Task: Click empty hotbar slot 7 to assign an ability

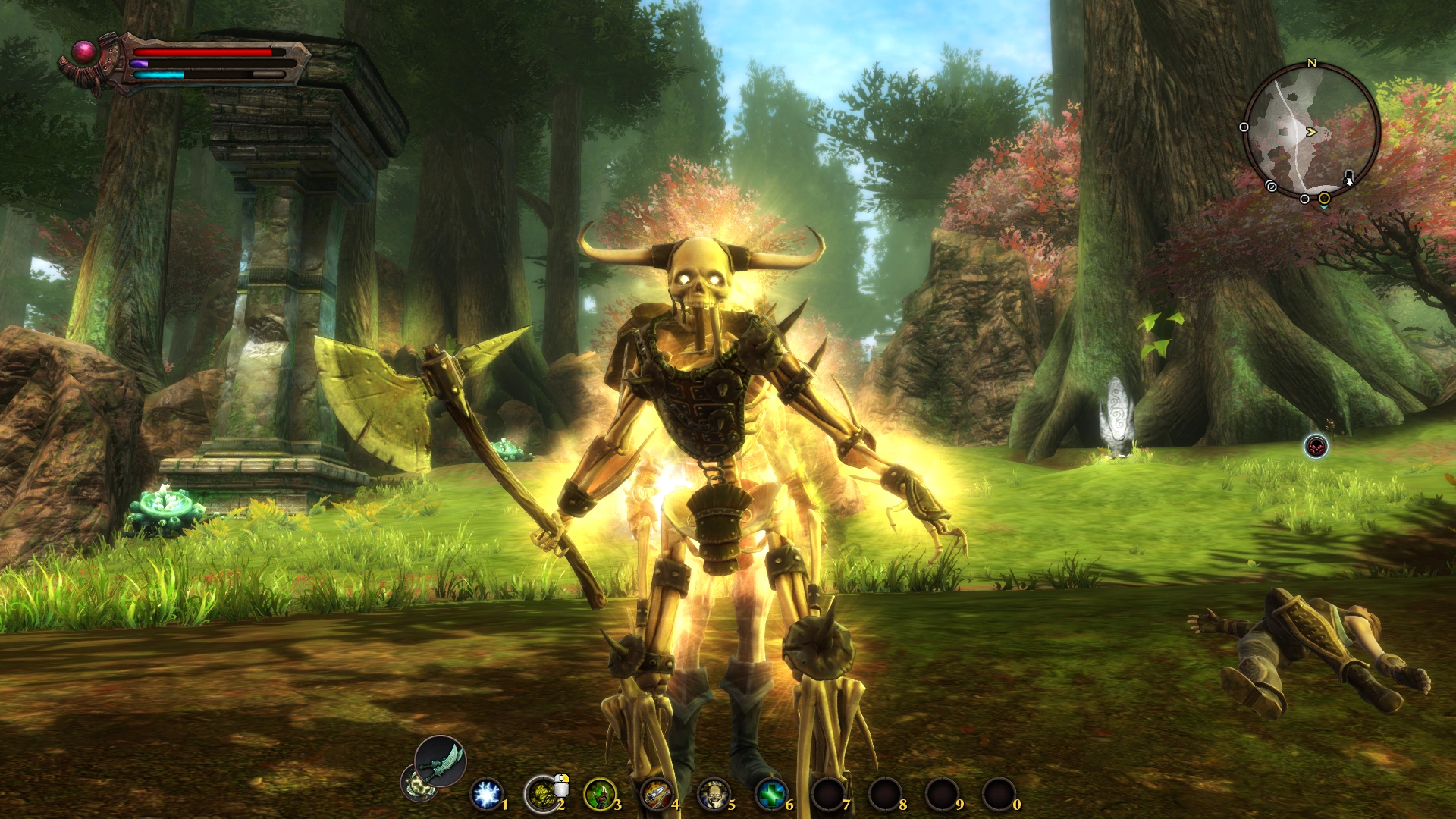Action: [x=829, y=793]
